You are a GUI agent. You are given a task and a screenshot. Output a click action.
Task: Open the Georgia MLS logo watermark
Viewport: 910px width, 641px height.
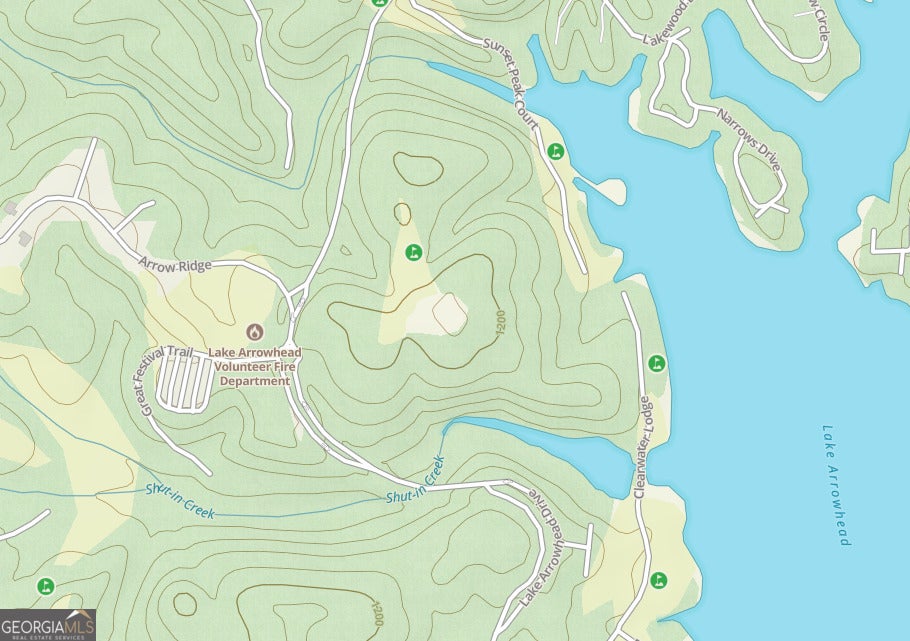[x=47, y=625]
